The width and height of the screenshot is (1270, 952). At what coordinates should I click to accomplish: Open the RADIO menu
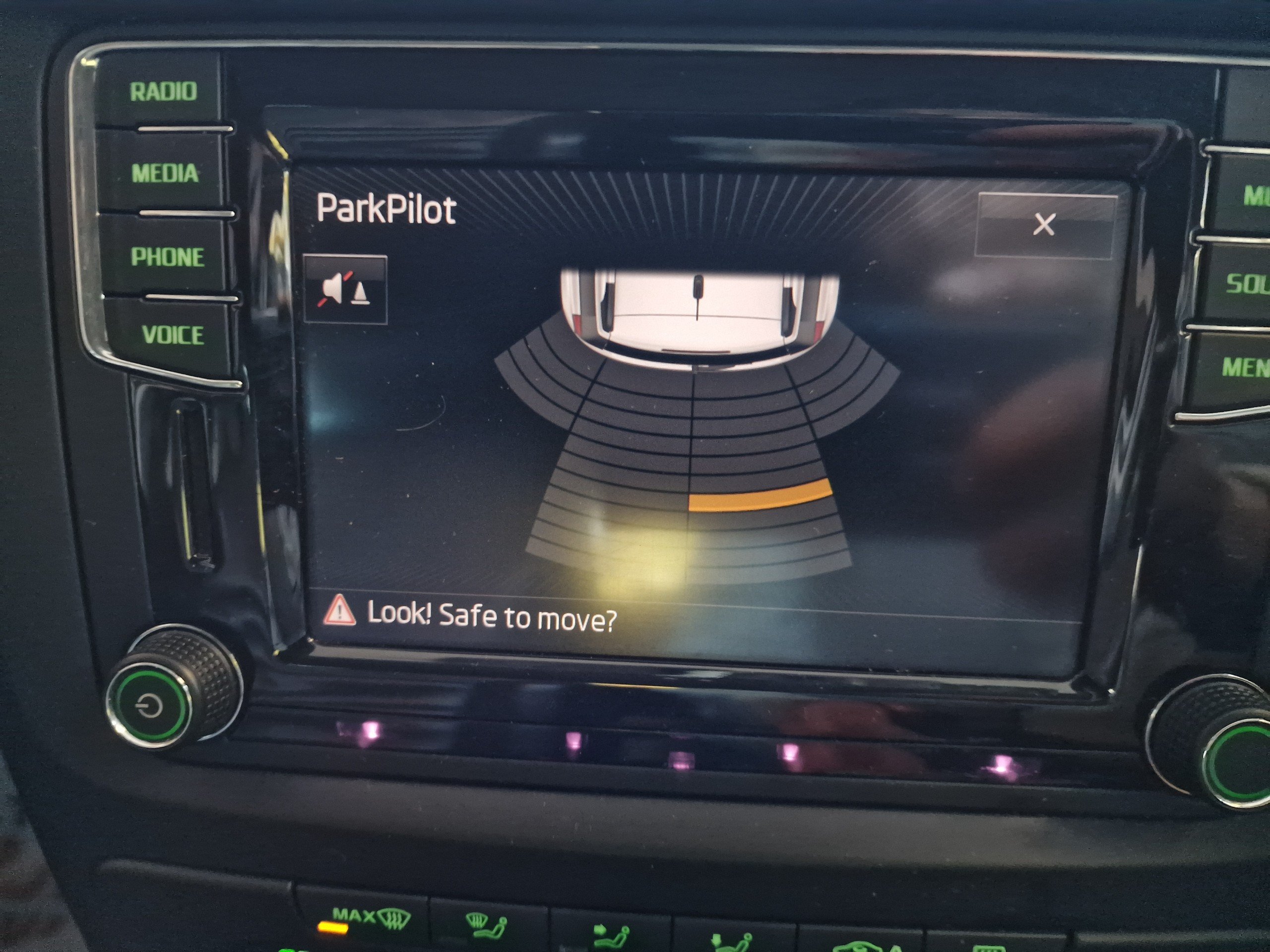[163, 92]
